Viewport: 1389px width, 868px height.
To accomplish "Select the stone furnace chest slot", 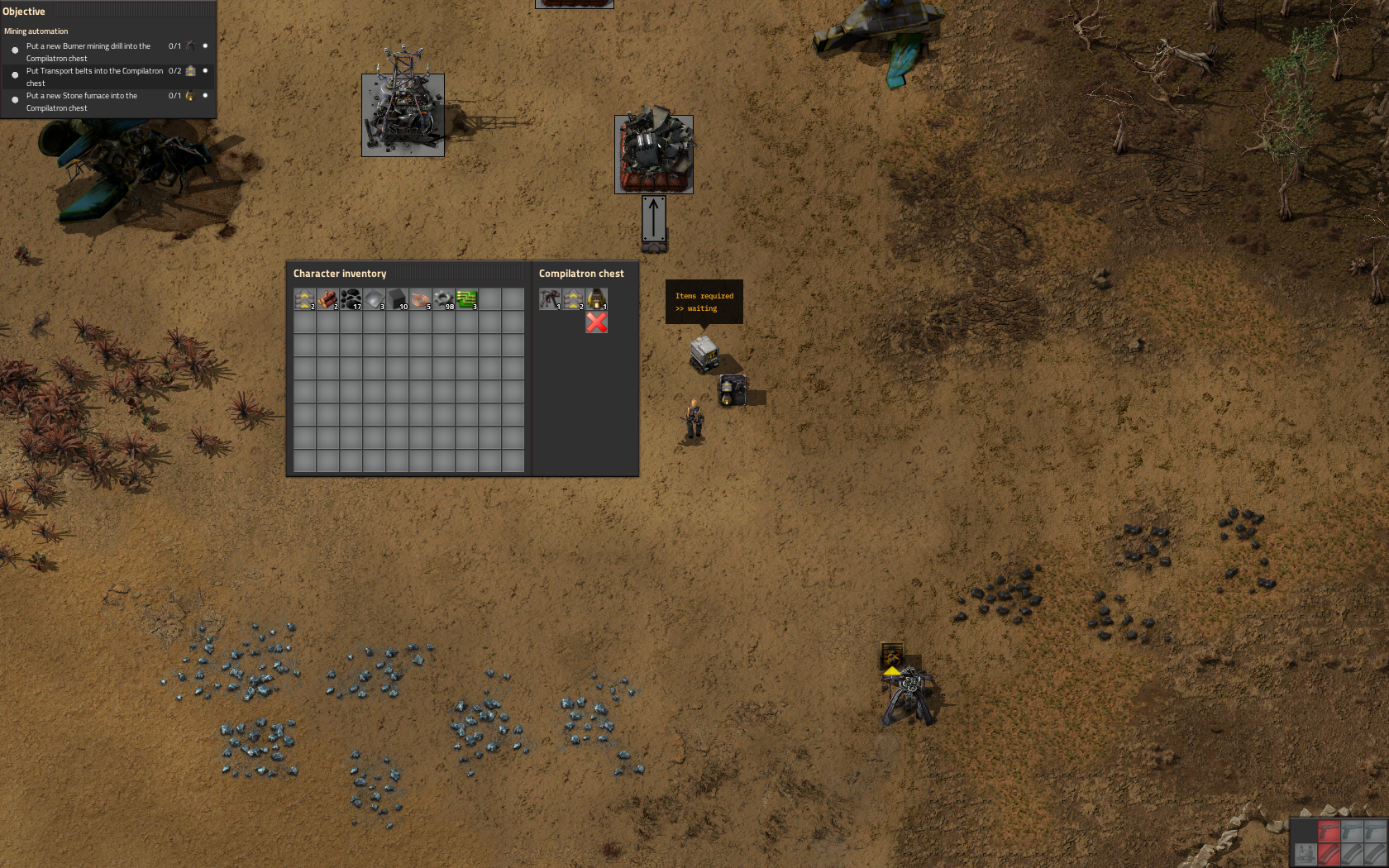I will coord(596,298).
